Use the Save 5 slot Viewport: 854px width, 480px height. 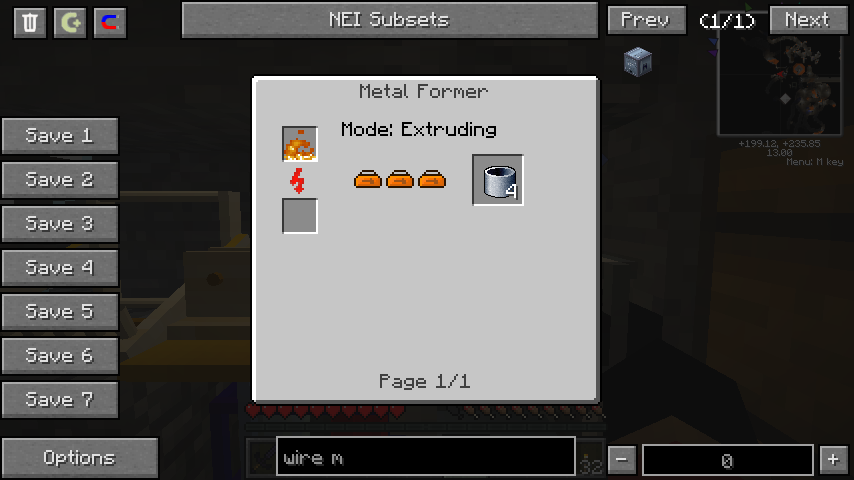(x=60, y=312)
